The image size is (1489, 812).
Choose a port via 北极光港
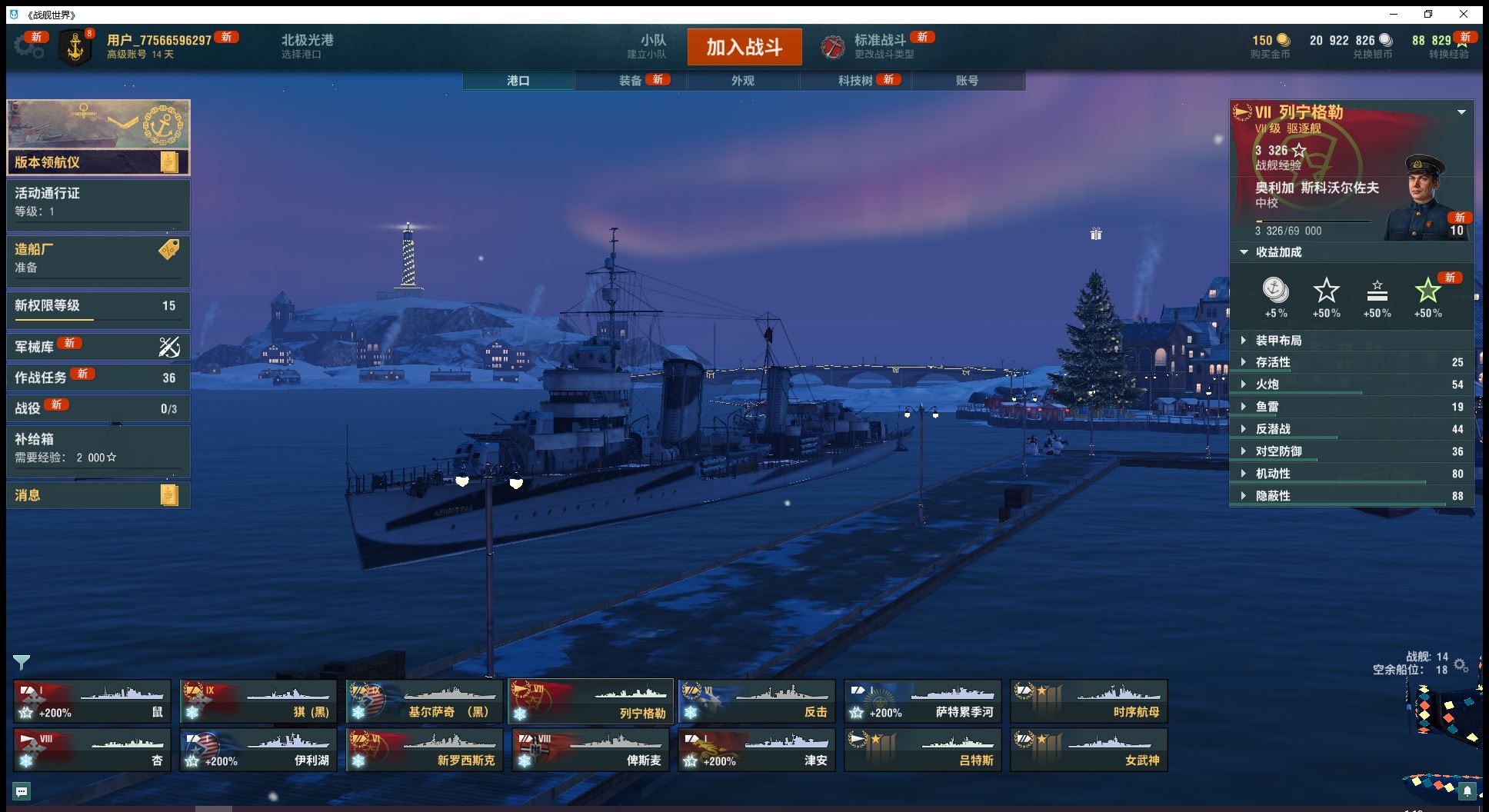(x=307, y=46)
